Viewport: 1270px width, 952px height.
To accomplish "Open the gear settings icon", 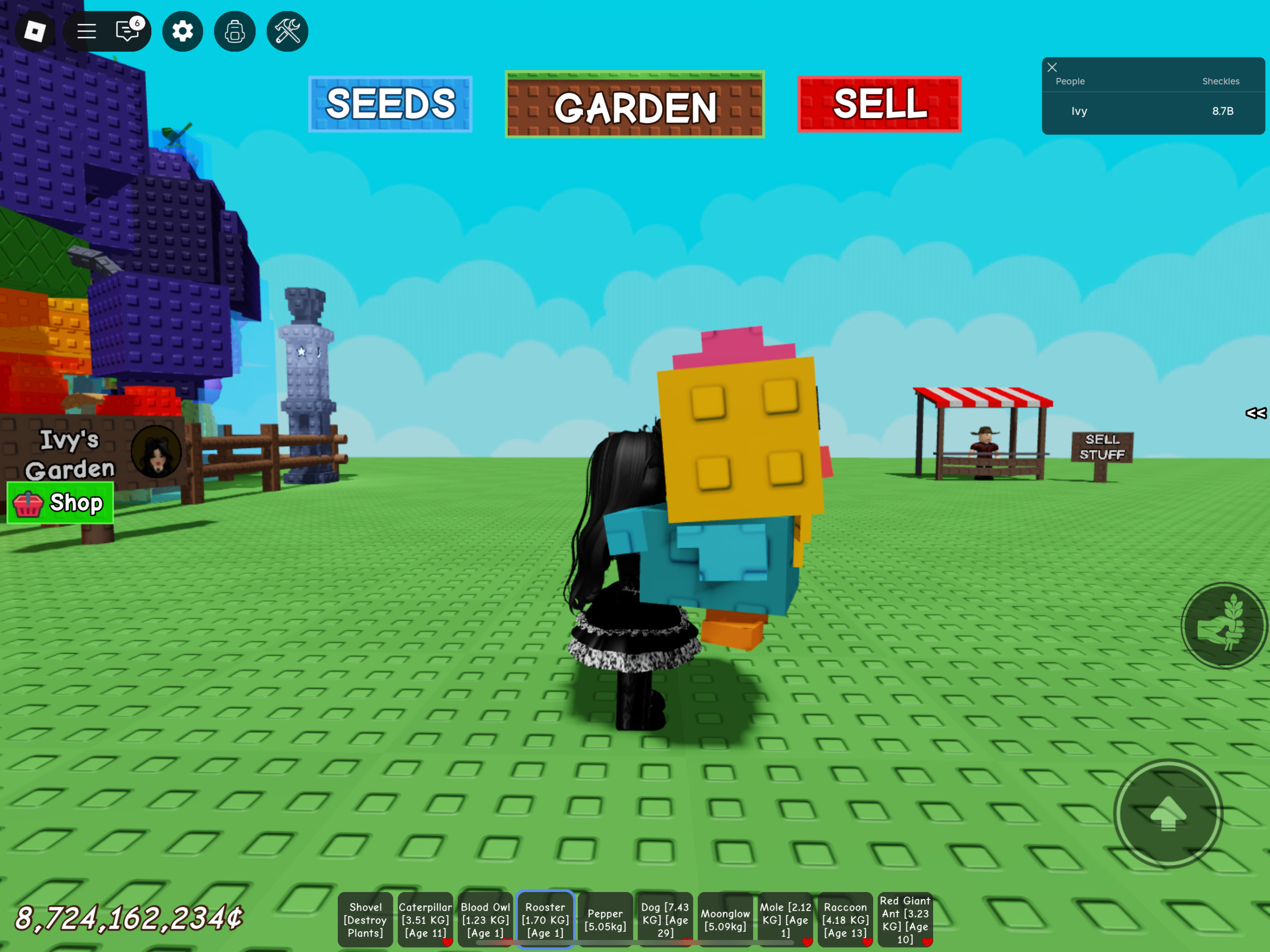I will click(183, 31).
